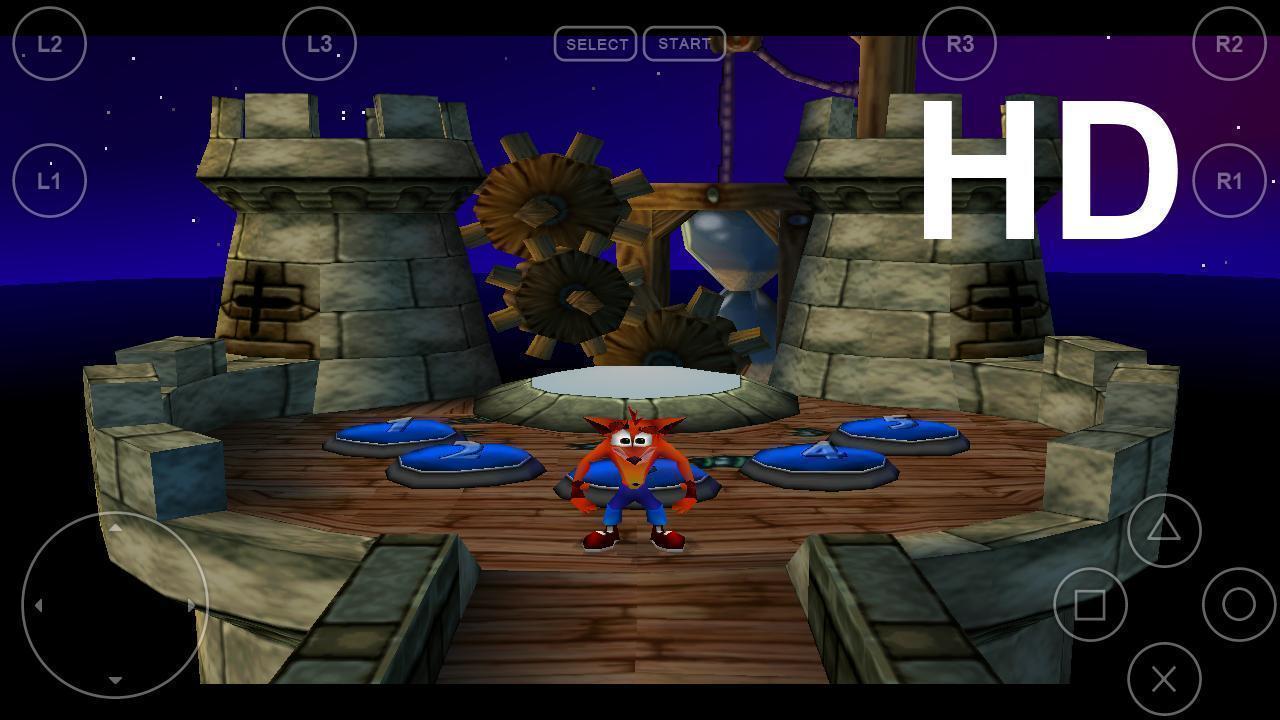Tap the R2 shoulder button

point(1229,44)
